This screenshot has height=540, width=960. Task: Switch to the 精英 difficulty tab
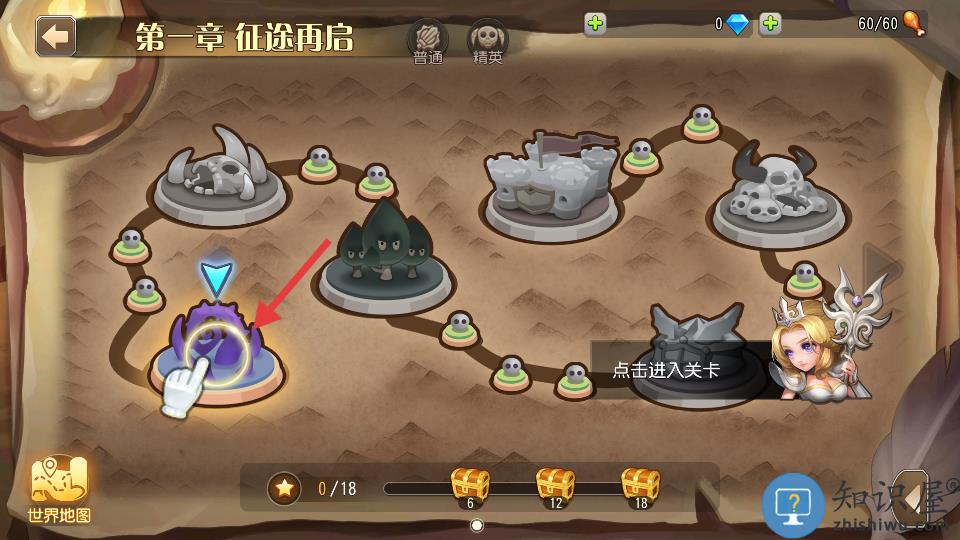point(488,43)
